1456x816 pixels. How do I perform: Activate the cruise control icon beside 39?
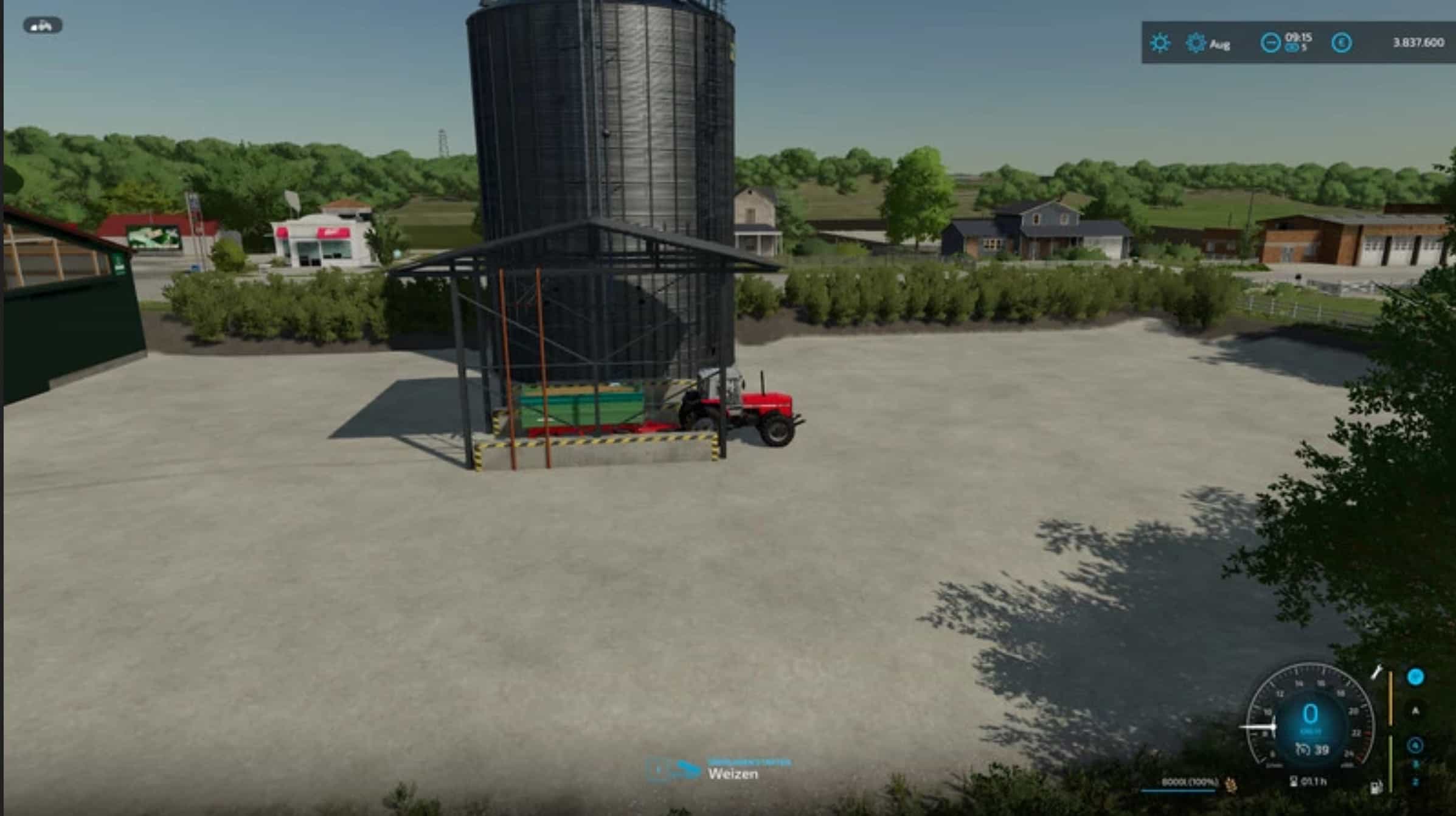(1302, 750)
